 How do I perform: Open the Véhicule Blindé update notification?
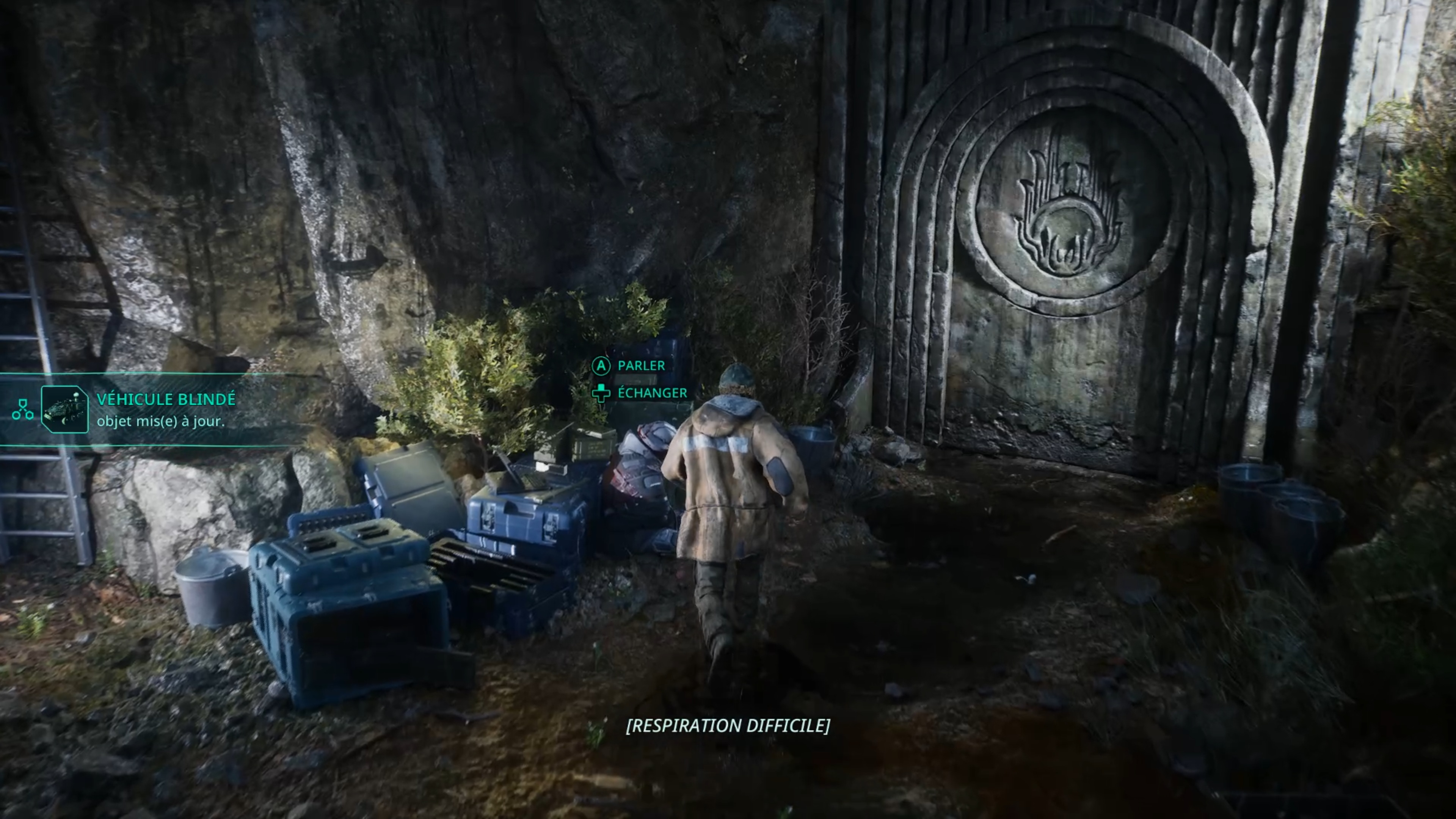point(166,409)
